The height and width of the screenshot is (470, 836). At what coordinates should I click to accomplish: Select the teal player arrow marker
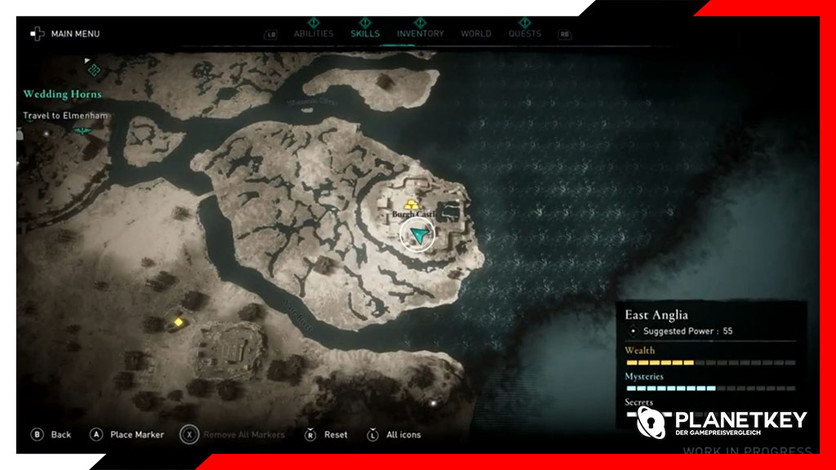[419, 235]
